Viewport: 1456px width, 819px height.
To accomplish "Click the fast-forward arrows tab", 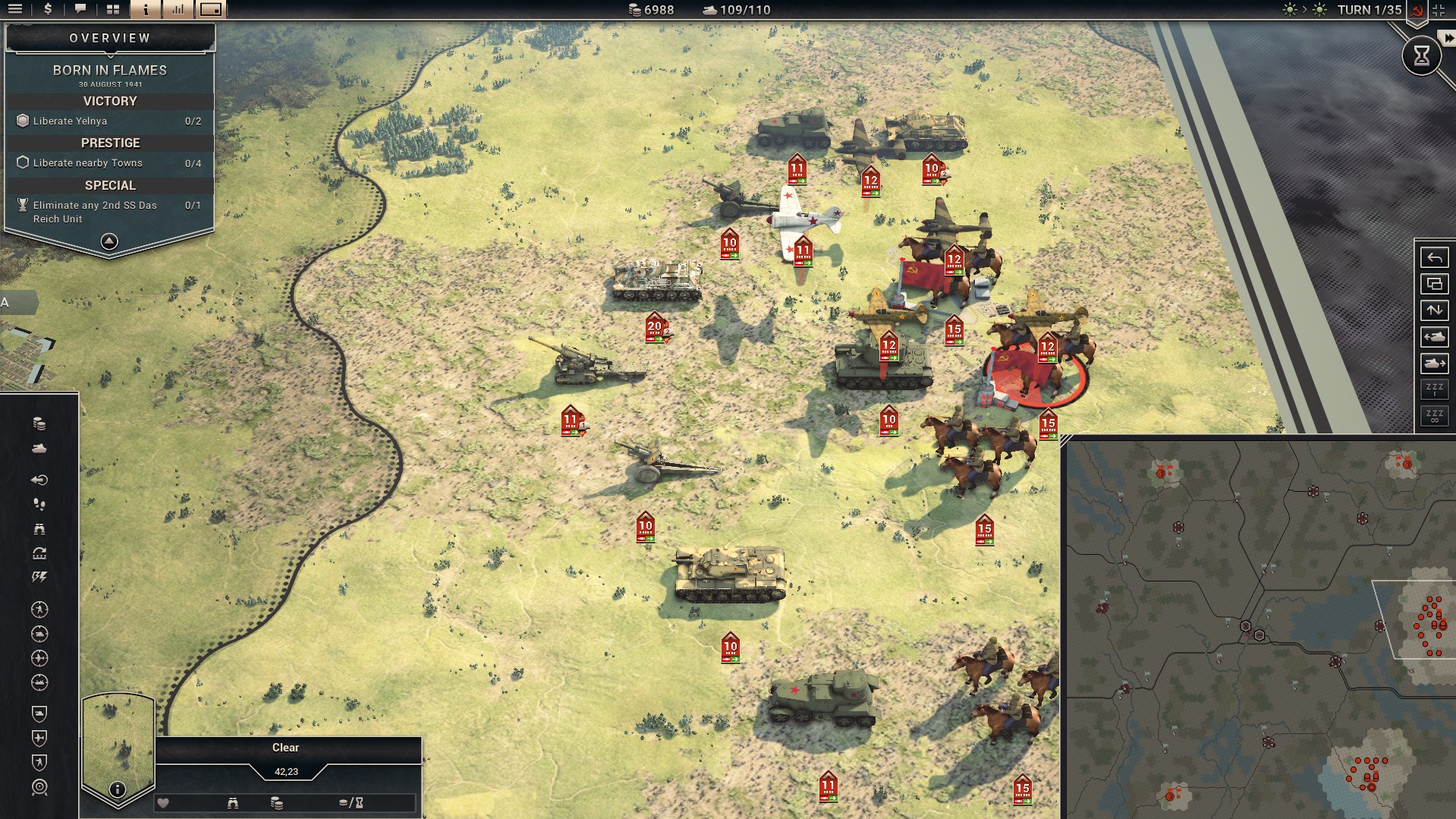I will click(x=1447, y=38).
